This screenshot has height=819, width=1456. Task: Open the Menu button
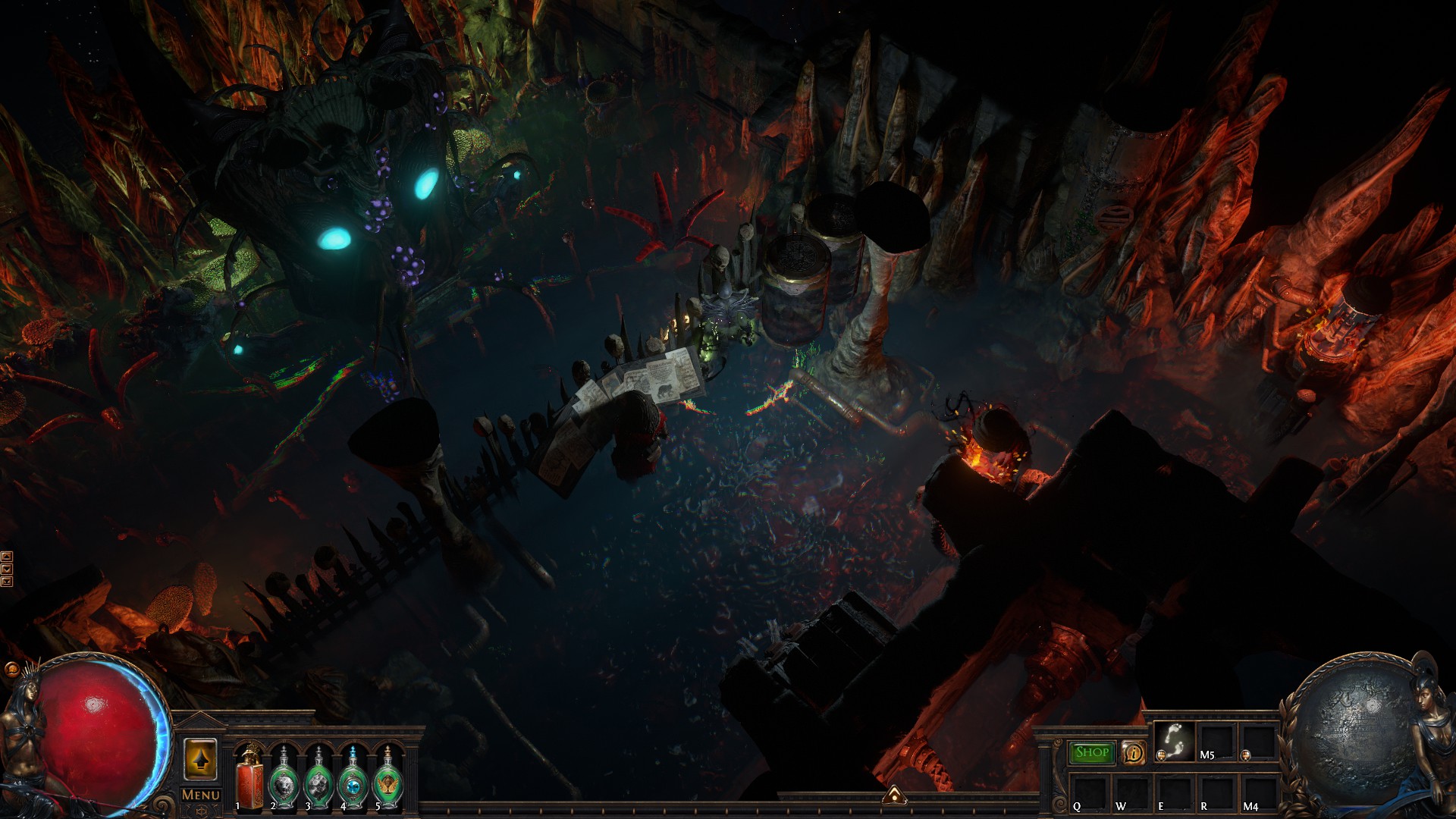(201, 795)
